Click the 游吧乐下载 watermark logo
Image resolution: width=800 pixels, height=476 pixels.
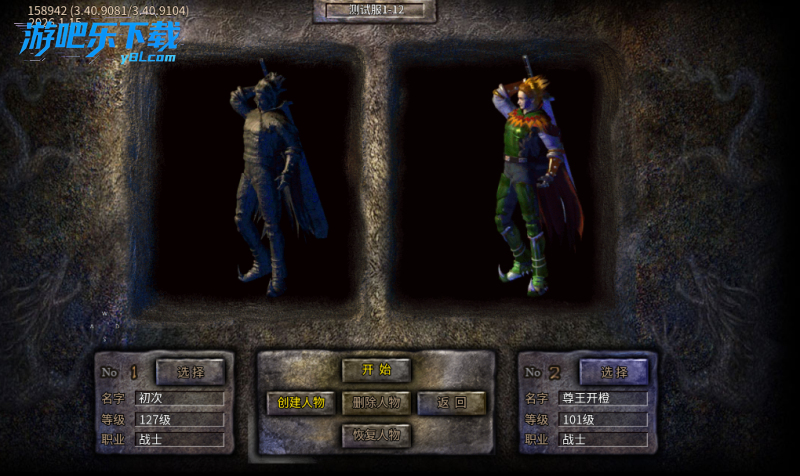[100, 40]
